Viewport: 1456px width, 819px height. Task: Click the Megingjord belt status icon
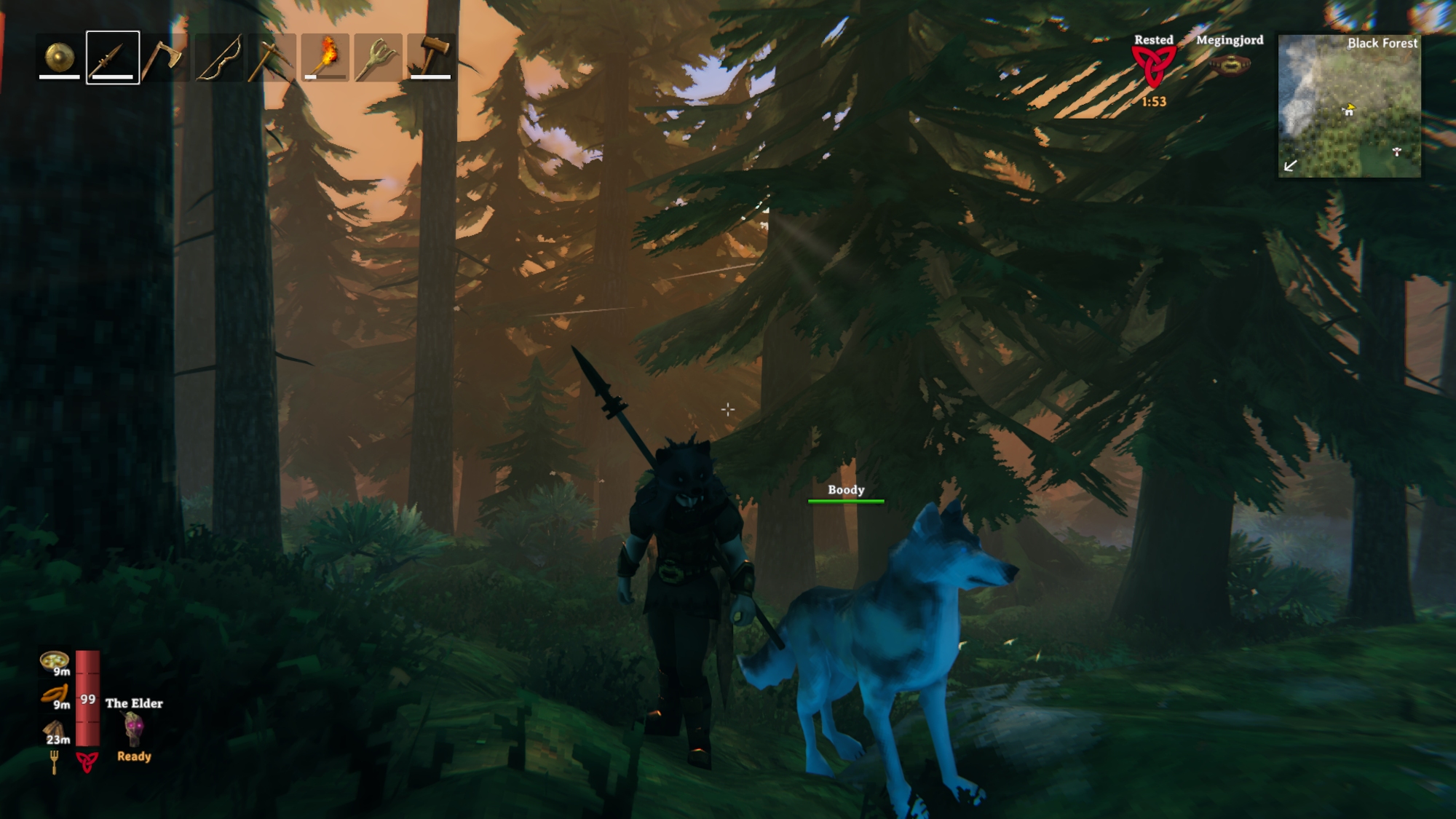pos(1230,66)
